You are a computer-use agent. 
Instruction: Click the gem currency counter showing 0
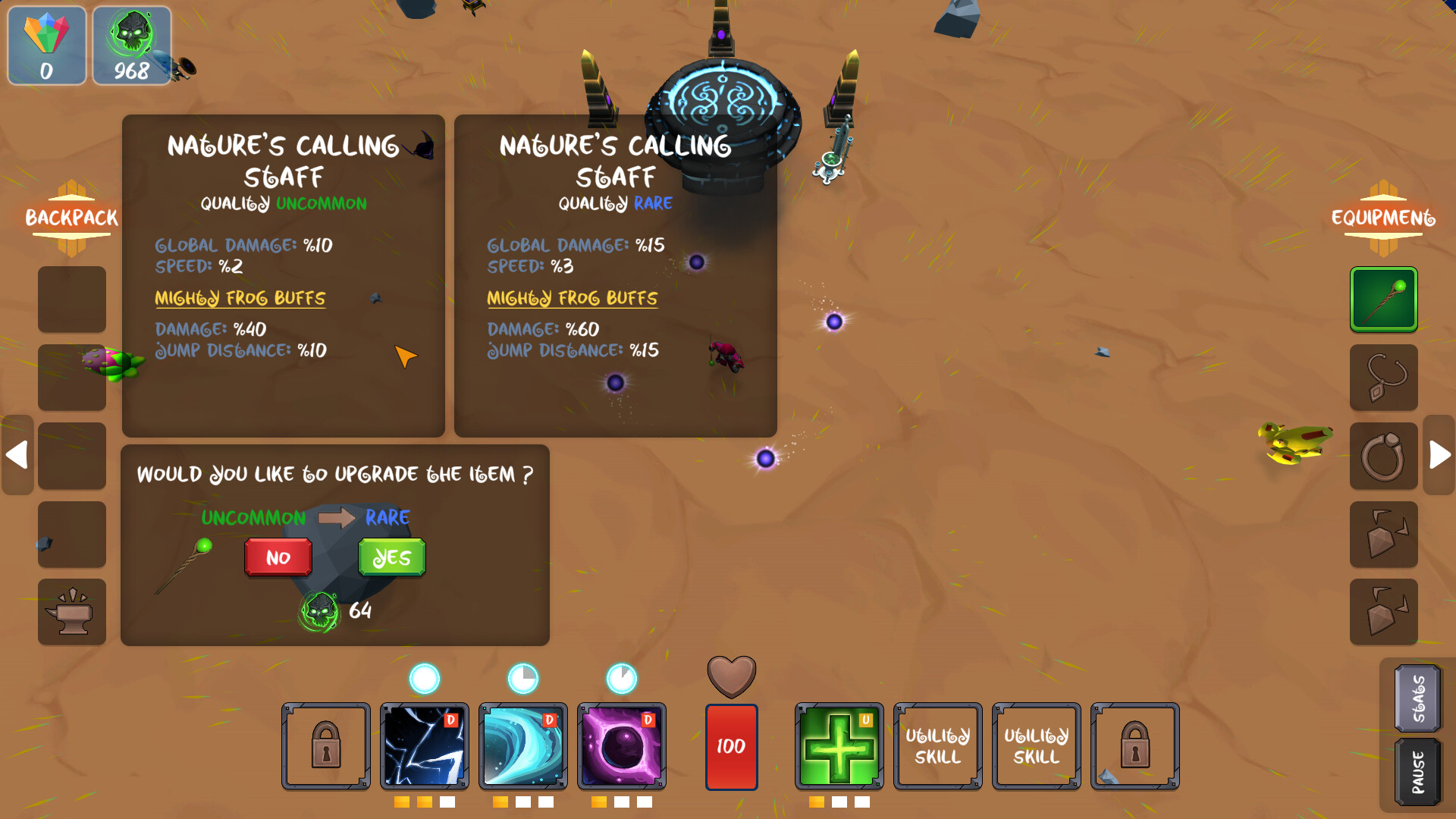[45, 45]
